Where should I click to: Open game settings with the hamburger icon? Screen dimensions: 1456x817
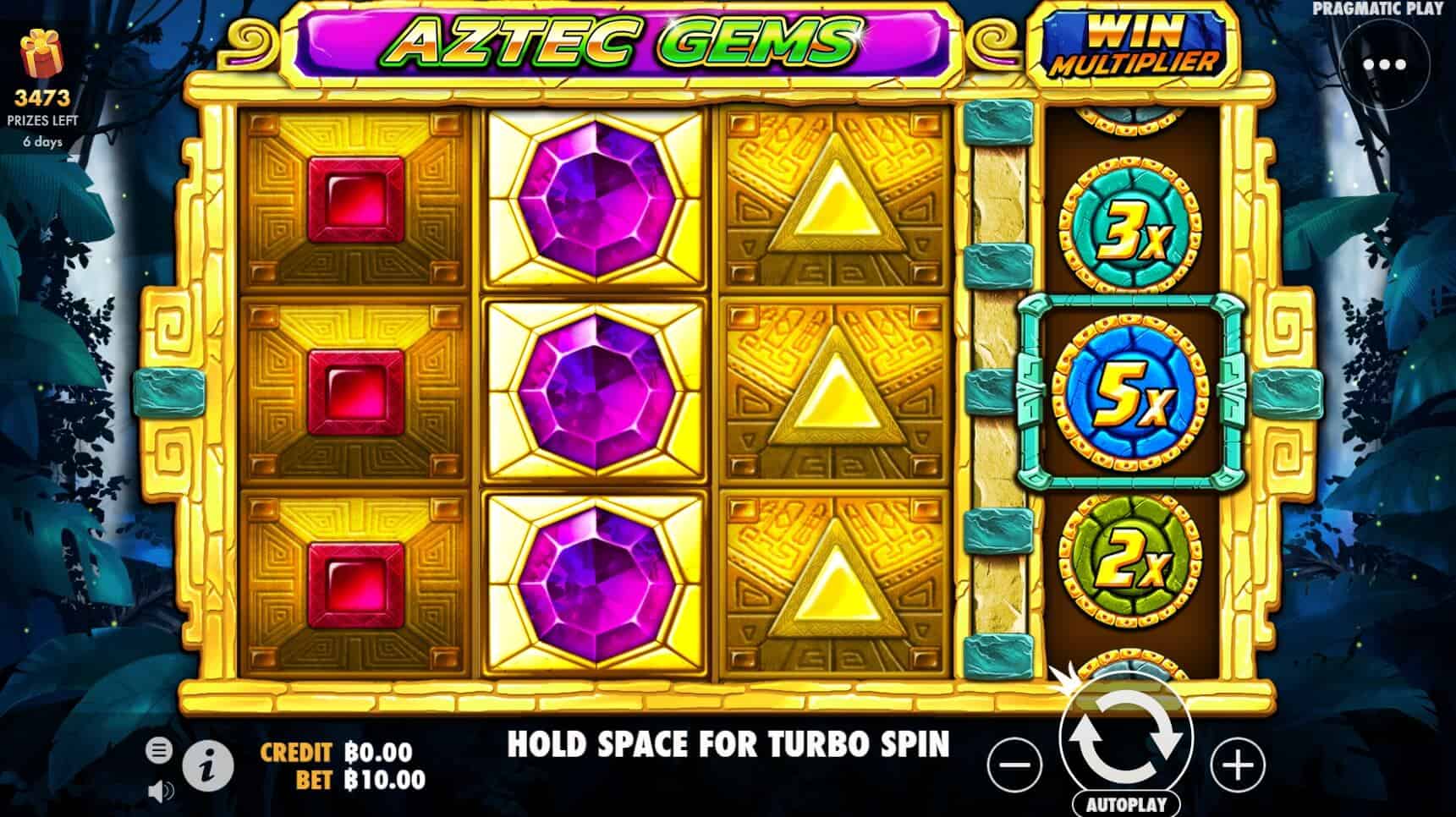[x=158, y=748]
